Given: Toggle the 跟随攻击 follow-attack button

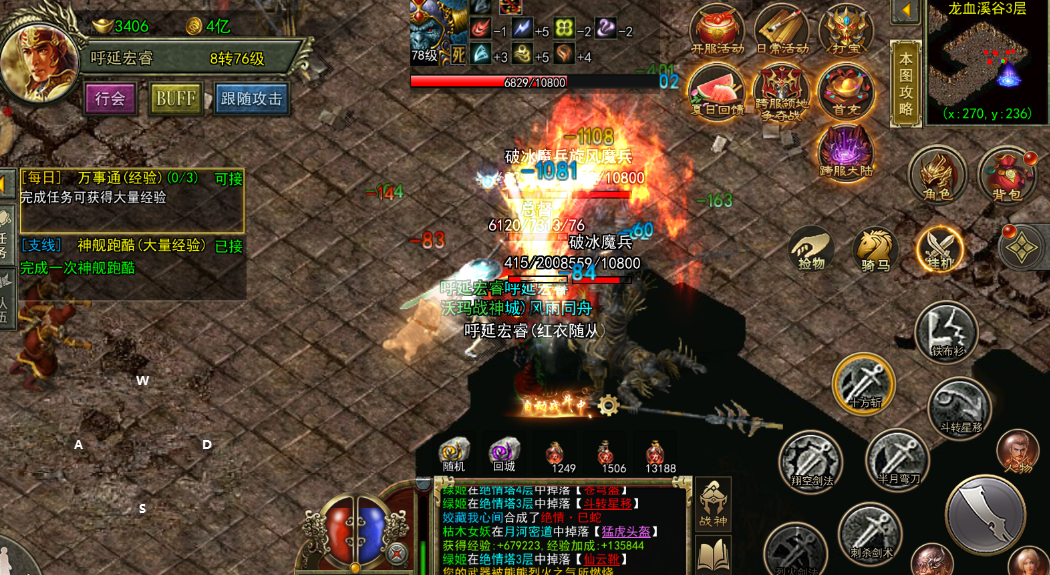Looking at the screenshot, I should point(251,98).
